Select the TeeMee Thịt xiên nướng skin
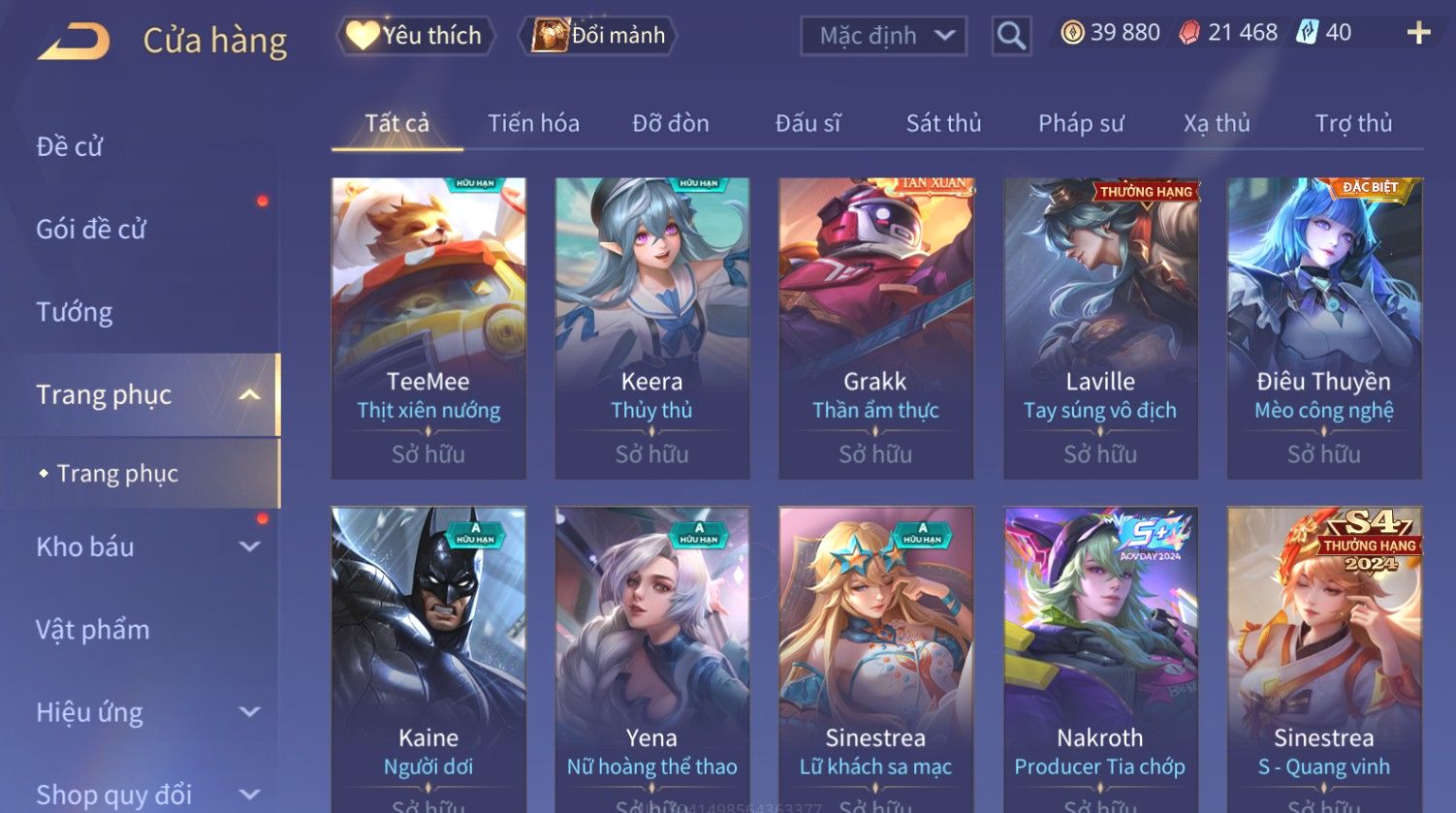Viewport: 1456px width, 813px height. click(x=428, y=328)
